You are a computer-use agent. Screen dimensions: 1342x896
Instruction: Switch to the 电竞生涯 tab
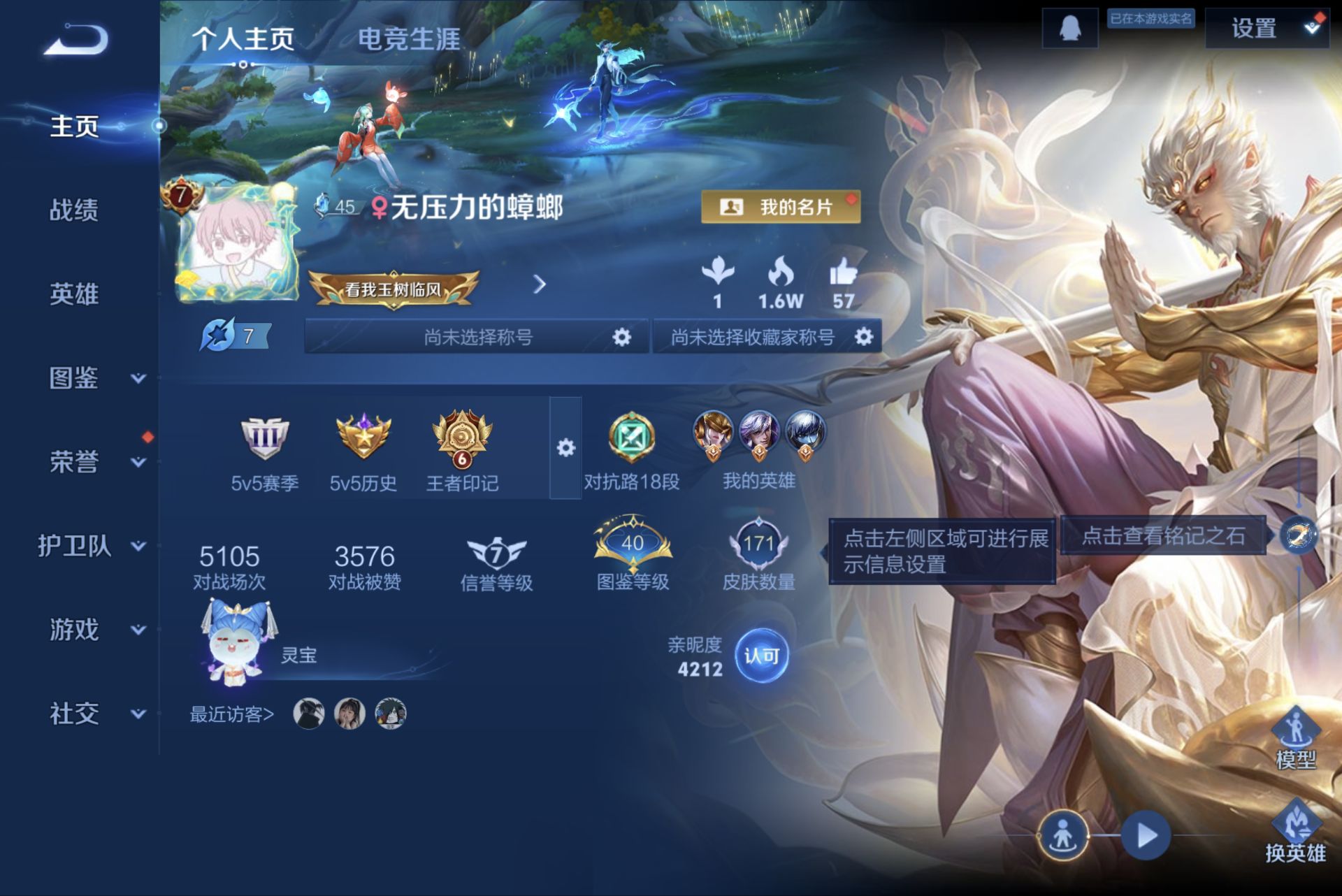408,41
